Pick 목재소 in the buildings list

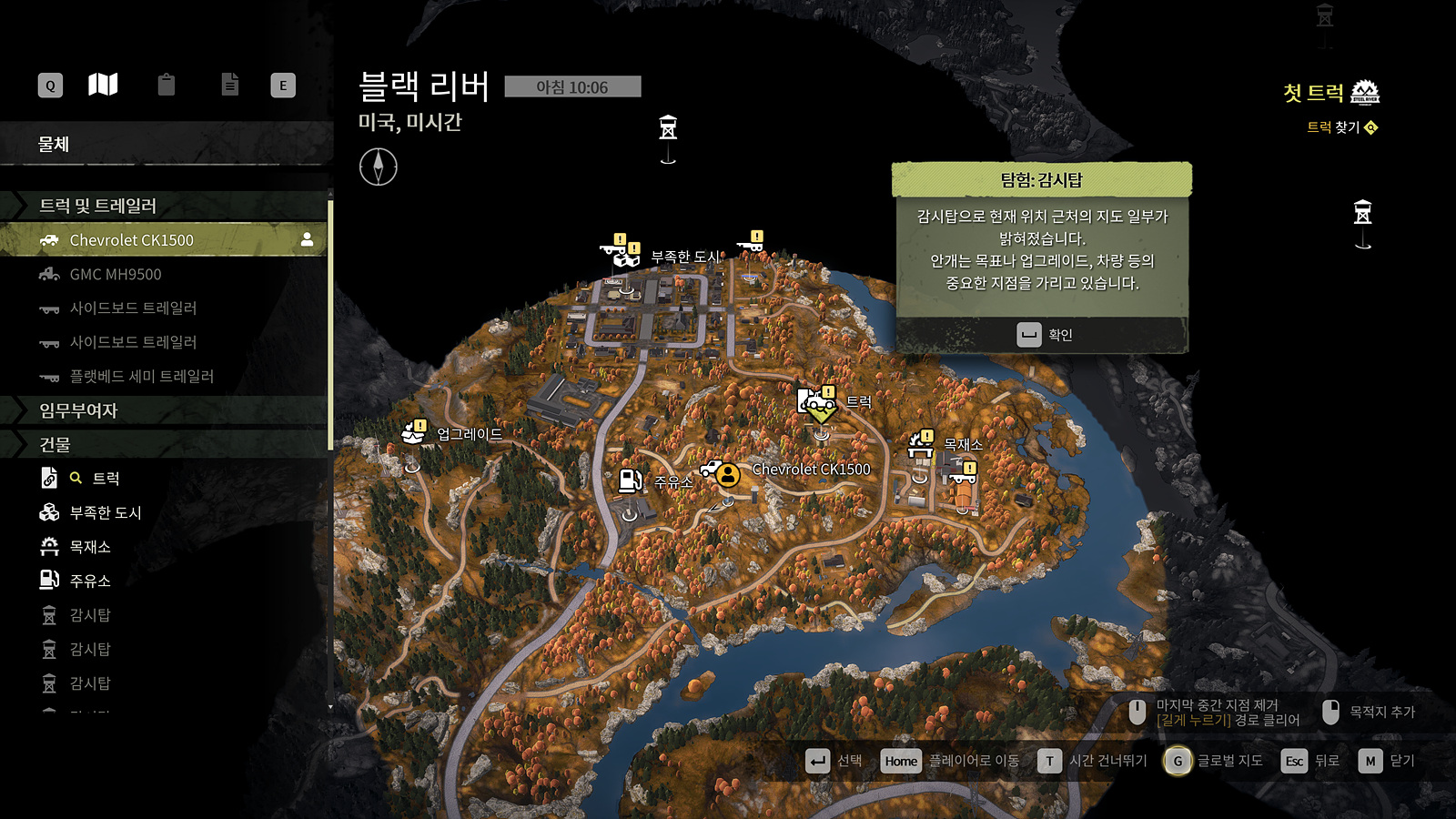click(x=90, y=547)
